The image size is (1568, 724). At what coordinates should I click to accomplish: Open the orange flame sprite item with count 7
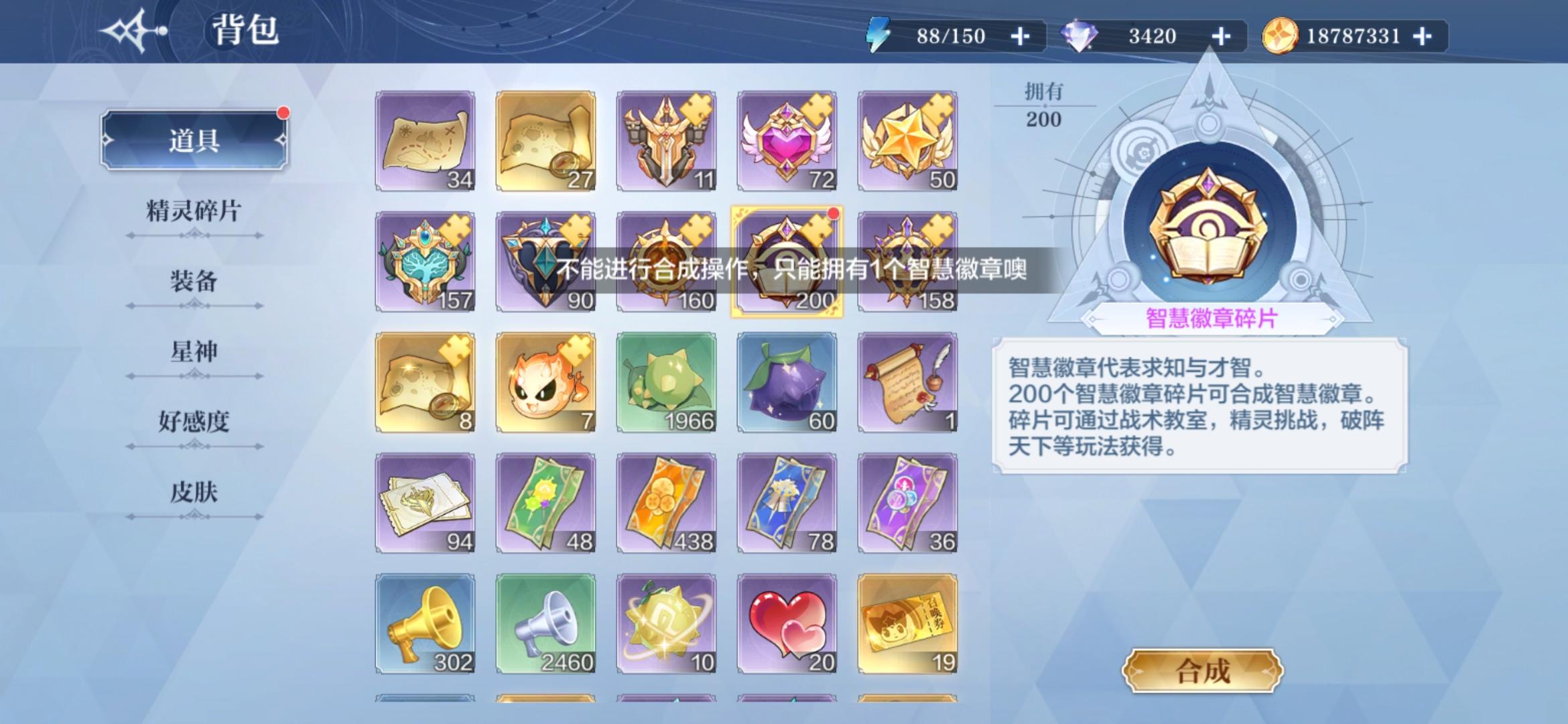[546, 379]
